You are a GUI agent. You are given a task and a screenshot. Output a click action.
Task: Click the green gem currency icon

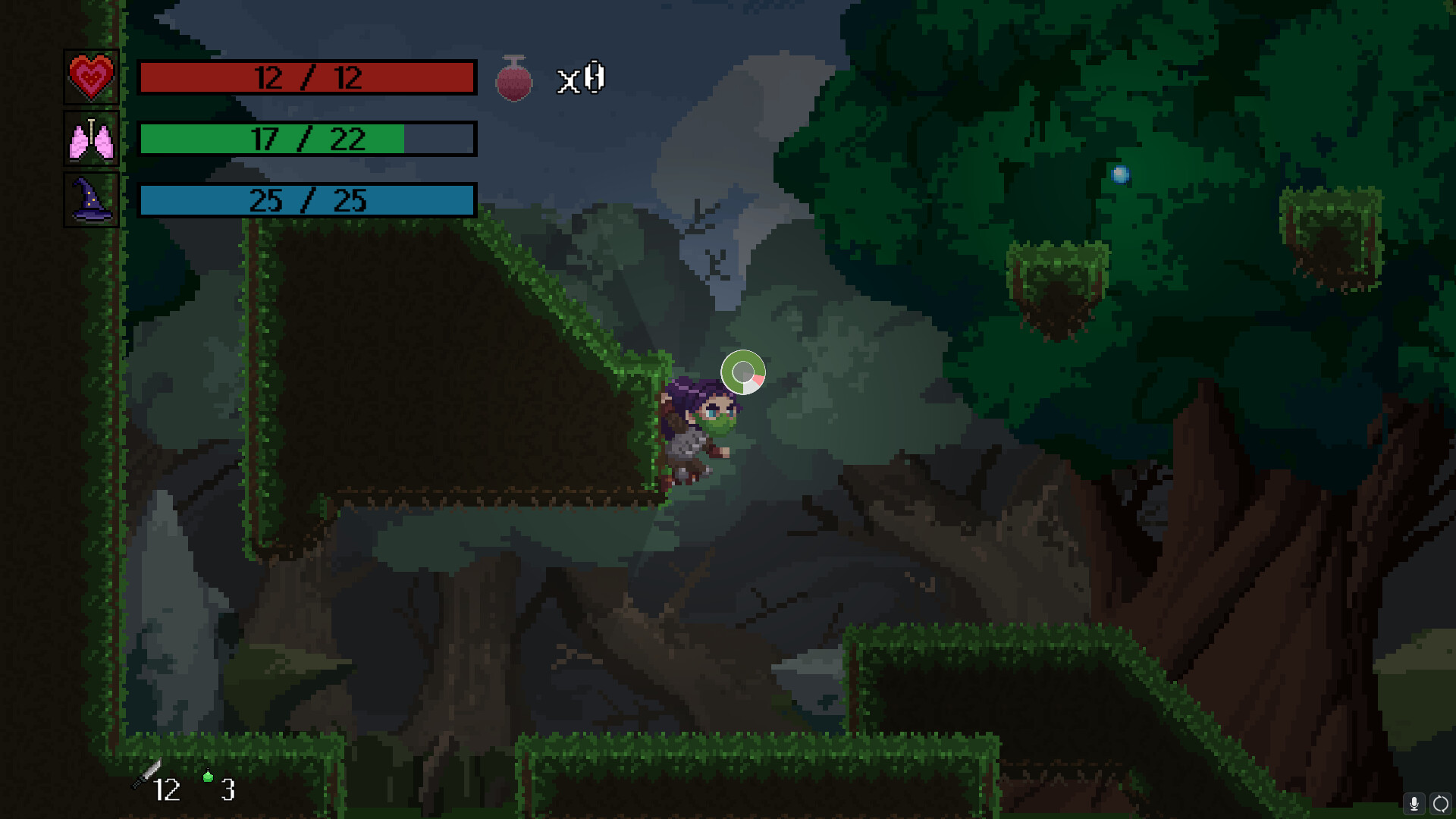(206, 777)
